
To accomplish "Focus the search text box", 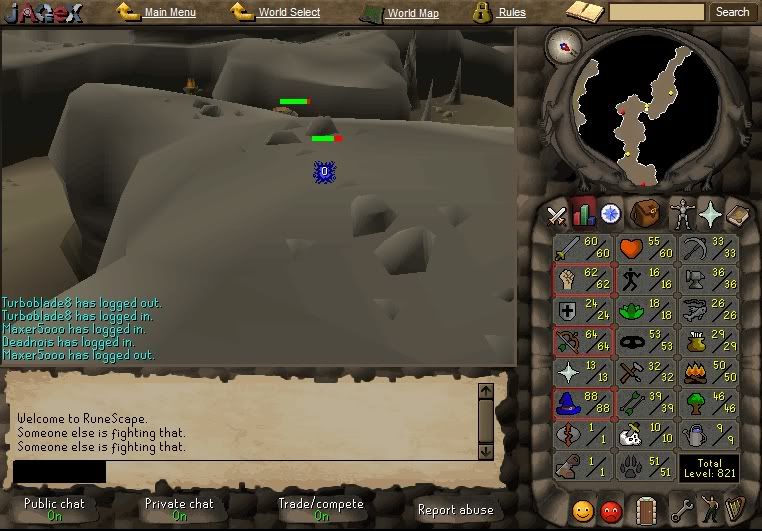I will [x=656, y=12].
